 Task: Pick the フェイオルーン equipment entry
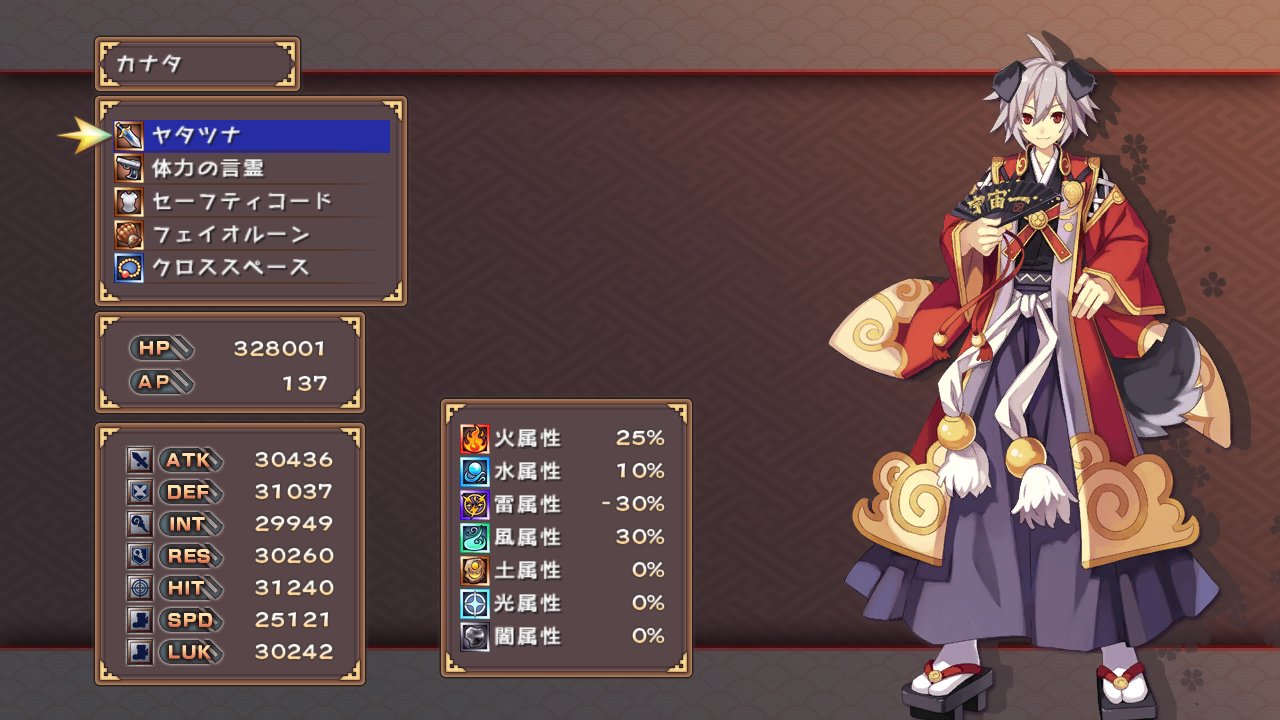pyautogui.click(x=250, y=234)
